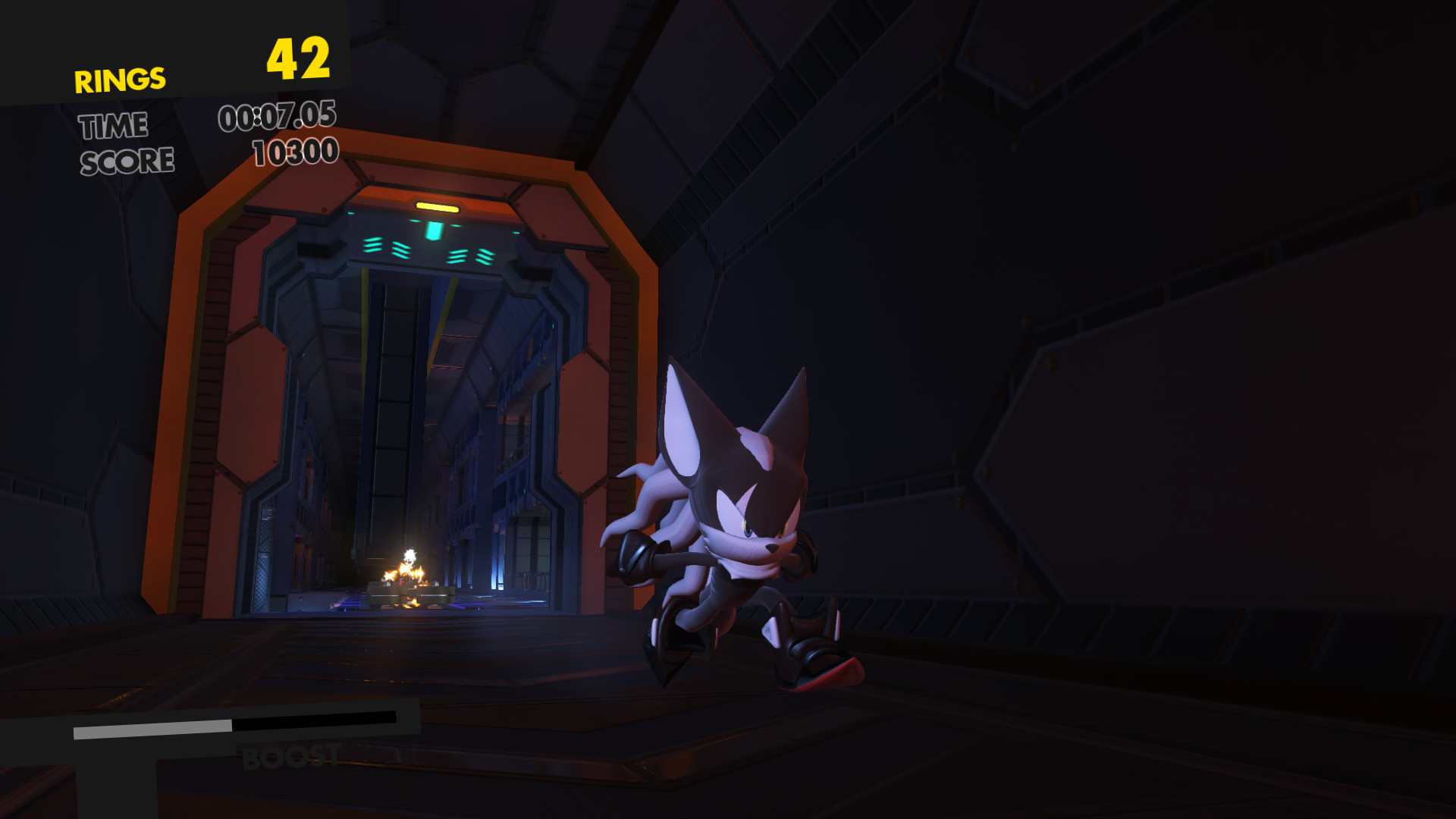Toggle the TIME label display
The height and width of the screenshot is (819, 1456).
pyautogui.click(x=114, y=127)
